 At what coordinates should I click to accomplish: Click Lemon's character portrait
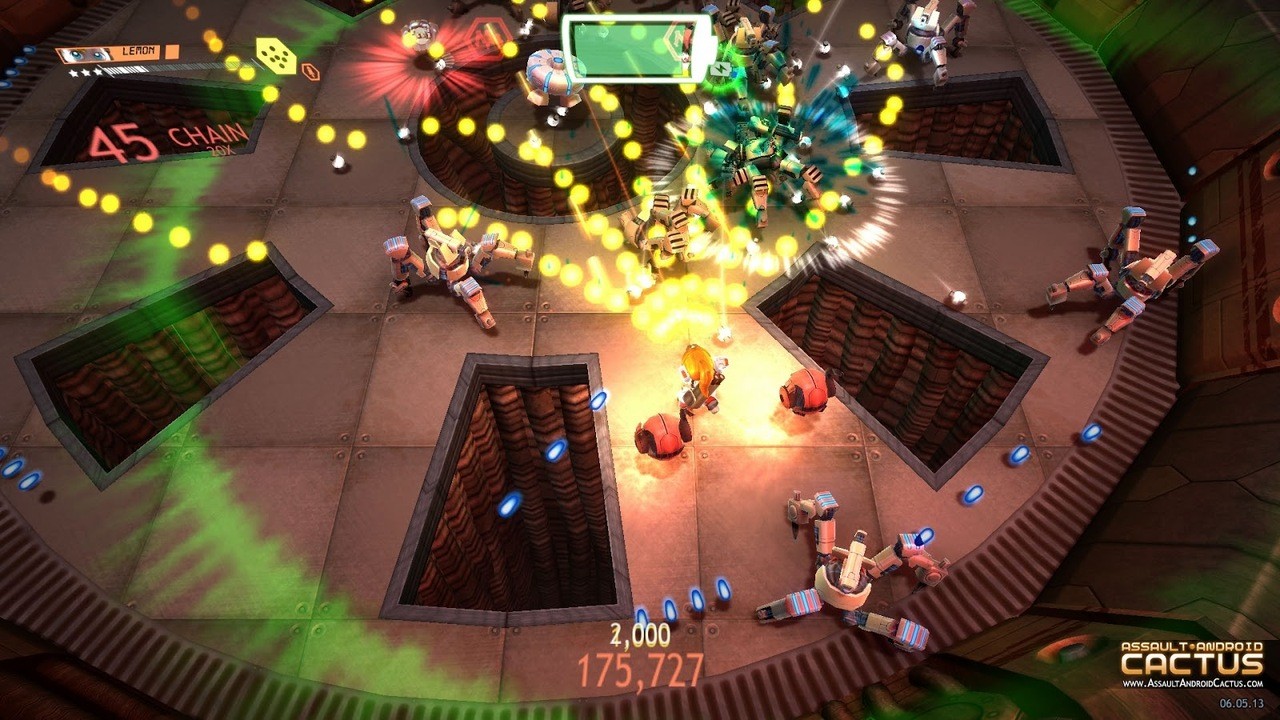[84, 54]
